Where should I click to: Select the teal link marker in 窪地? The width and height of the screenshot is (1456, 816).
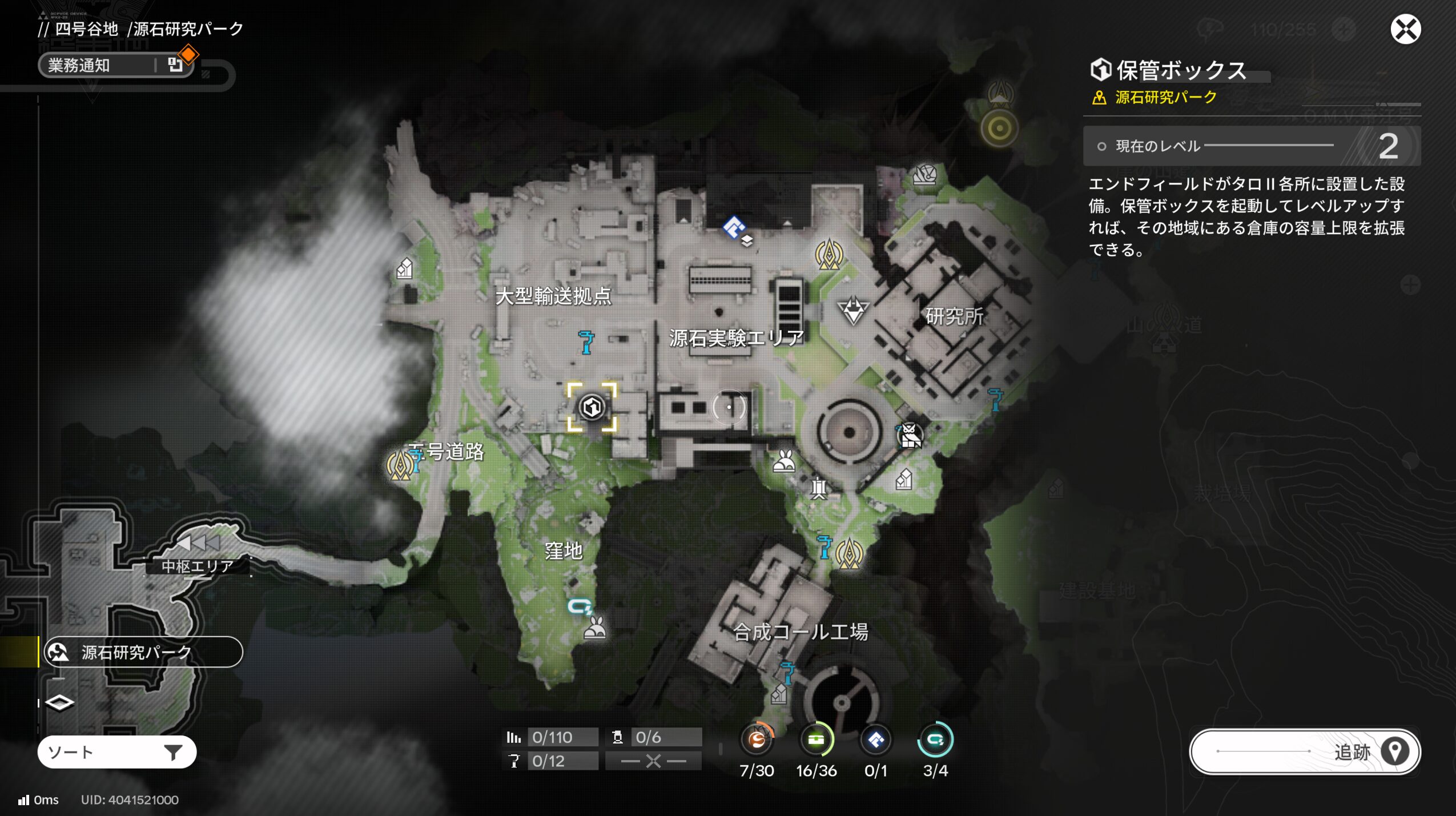[x=580, y=606]
